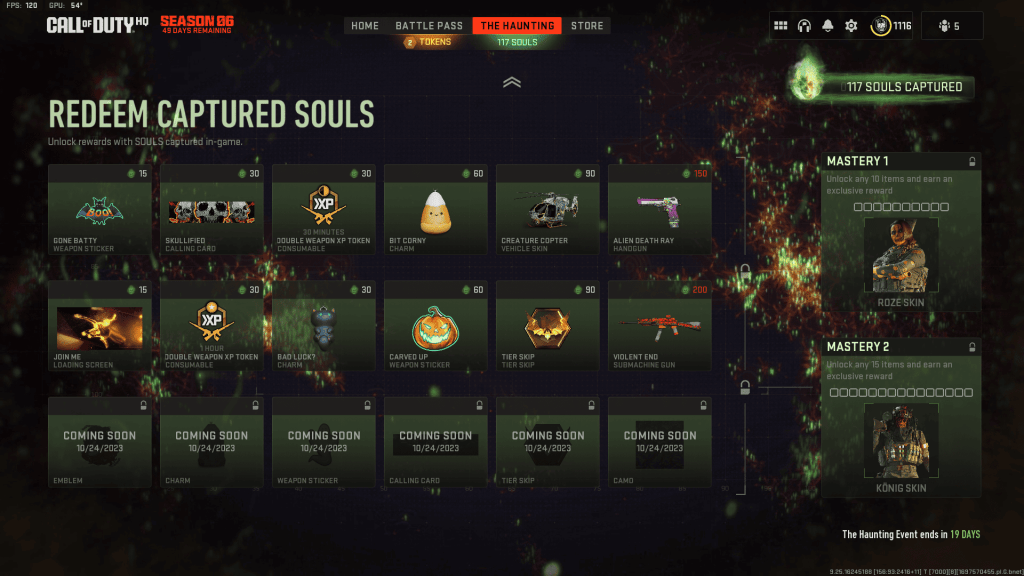The height and width of the screenshot is (576, 1024).
Task: Choose the Bad Luck? charm reward
Action: [324, 326]
